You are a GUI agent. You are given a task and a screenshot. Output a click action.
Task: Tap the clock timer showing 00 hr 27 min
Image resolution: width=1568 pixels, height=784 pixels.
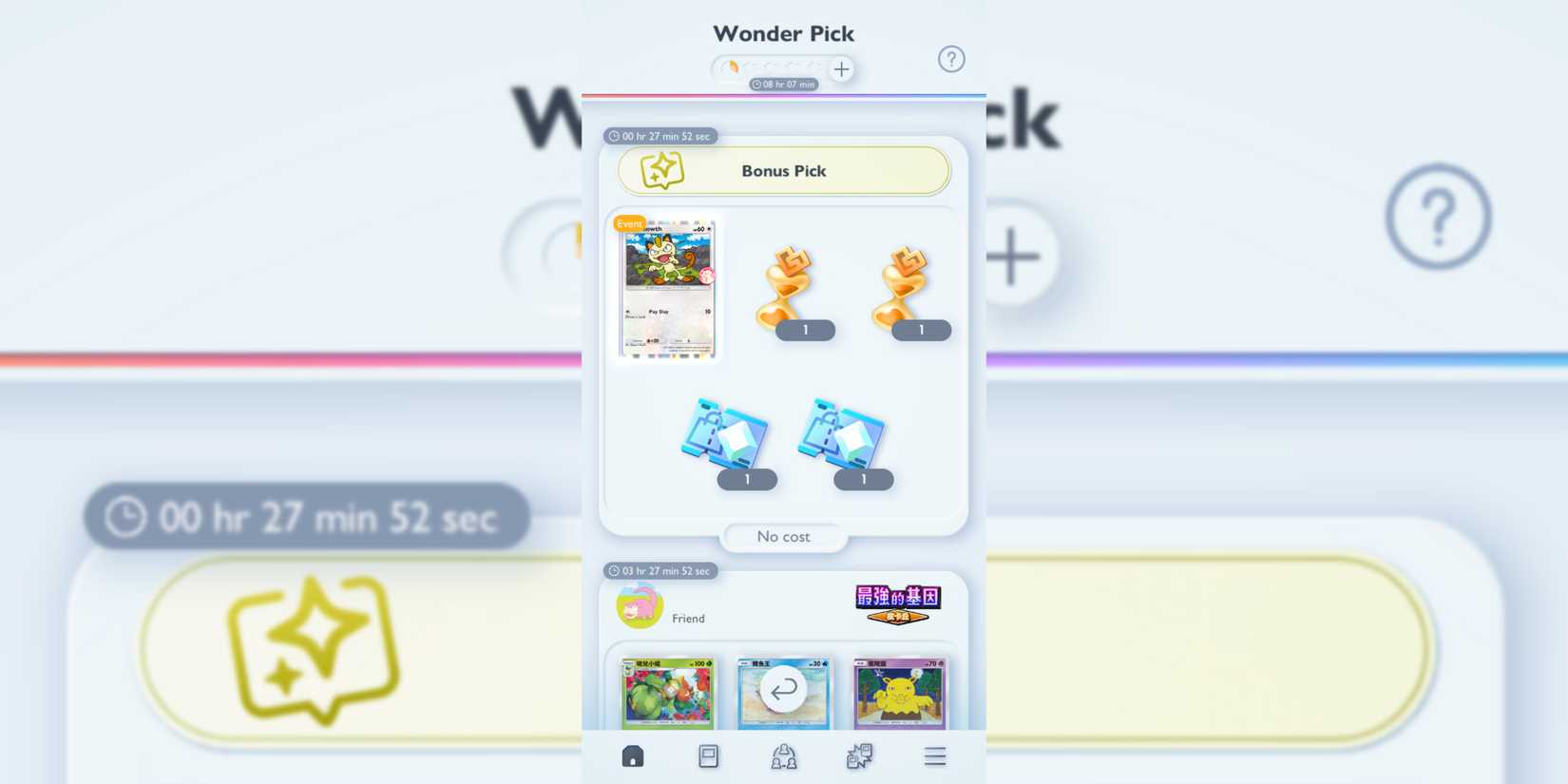pos(661,136)
